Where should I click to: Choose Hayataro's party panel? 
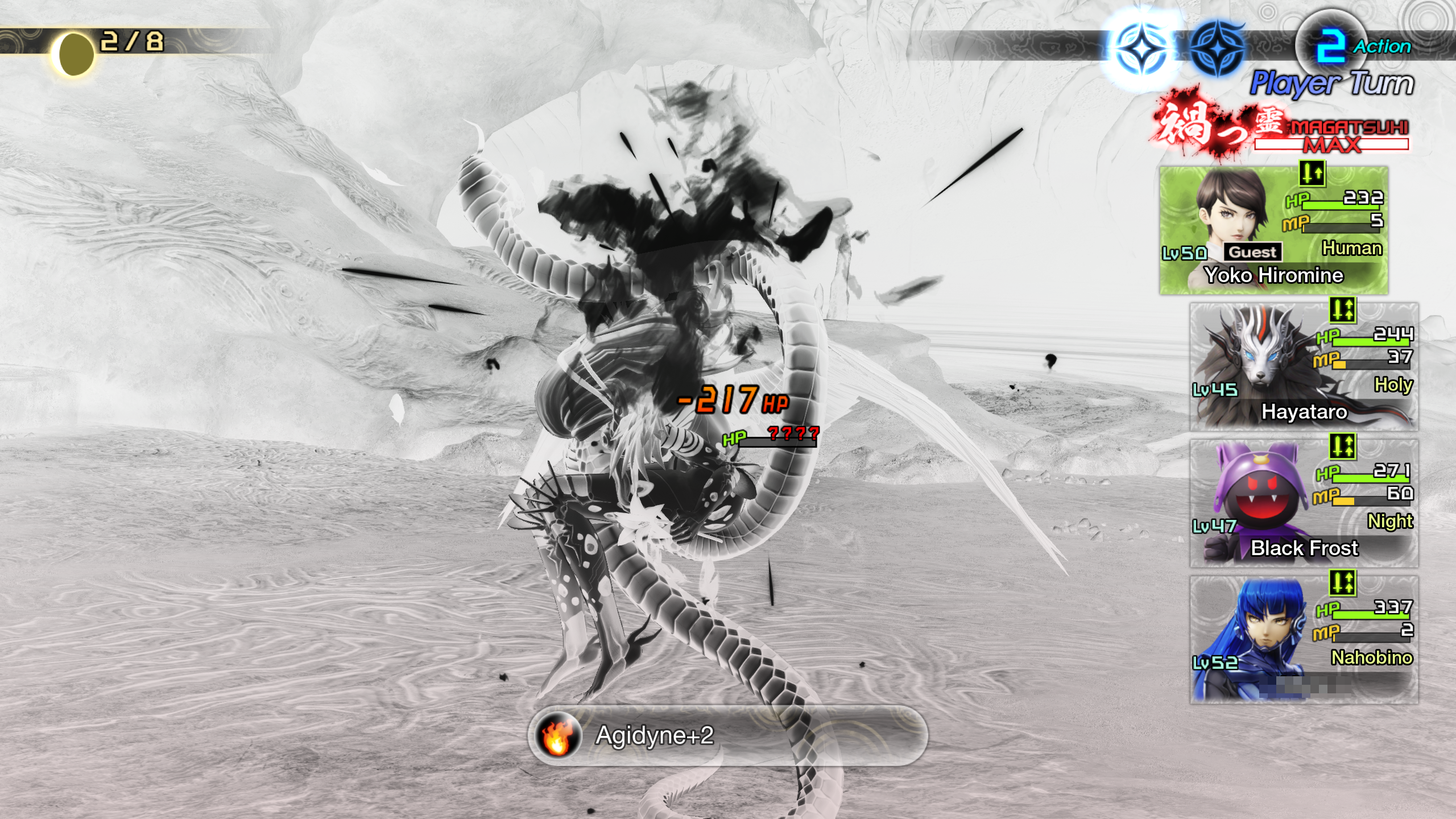(1304, 367)
